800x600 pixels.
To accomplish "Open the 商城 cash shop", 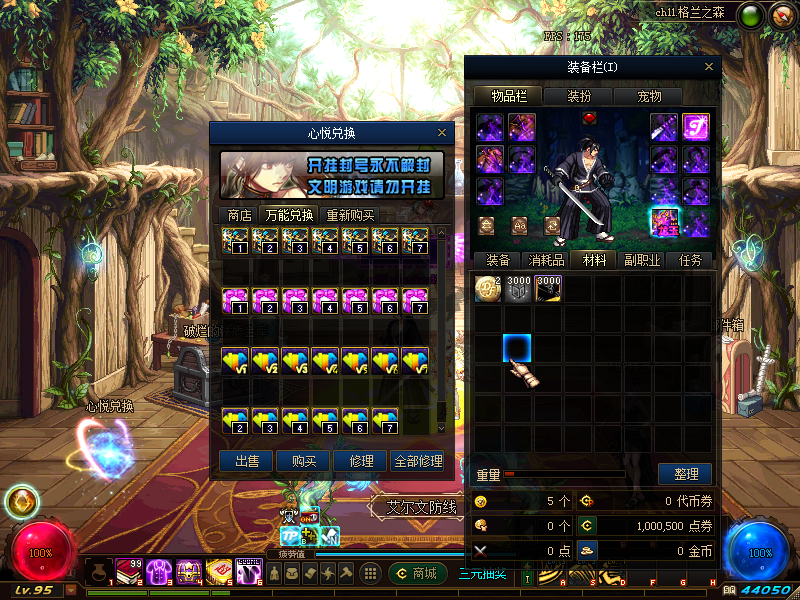I will coord(418,573).
